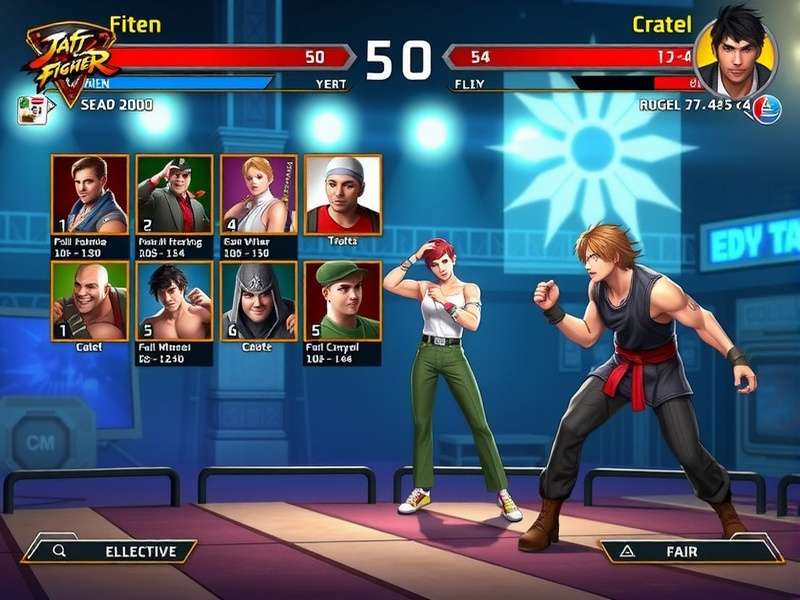The height and width of the screenshot is (600, 800).
Task: Choose the saluting soldier in green cap
Action: 174,194
